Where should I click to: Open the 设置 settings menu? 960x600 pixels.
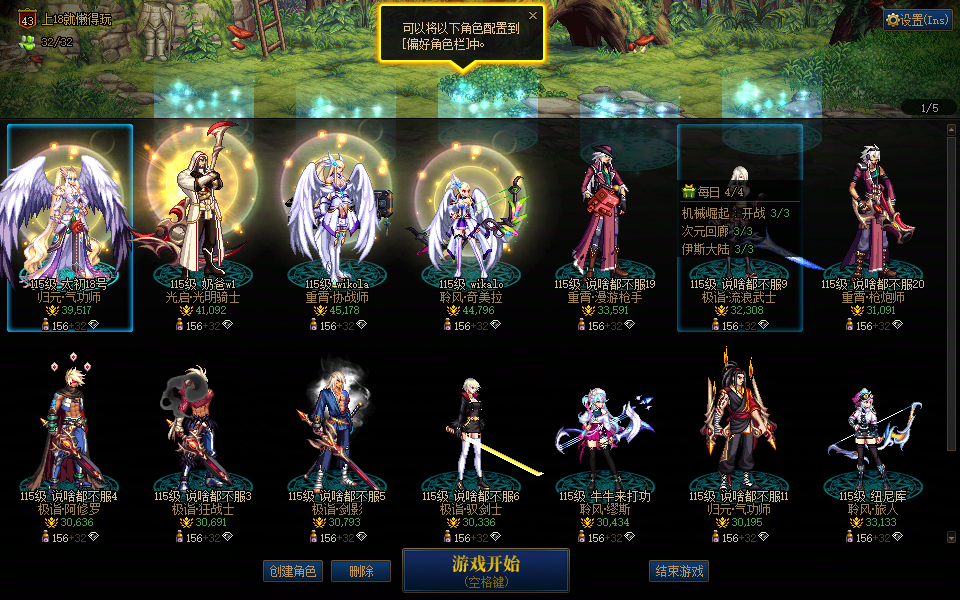point(918,19)
